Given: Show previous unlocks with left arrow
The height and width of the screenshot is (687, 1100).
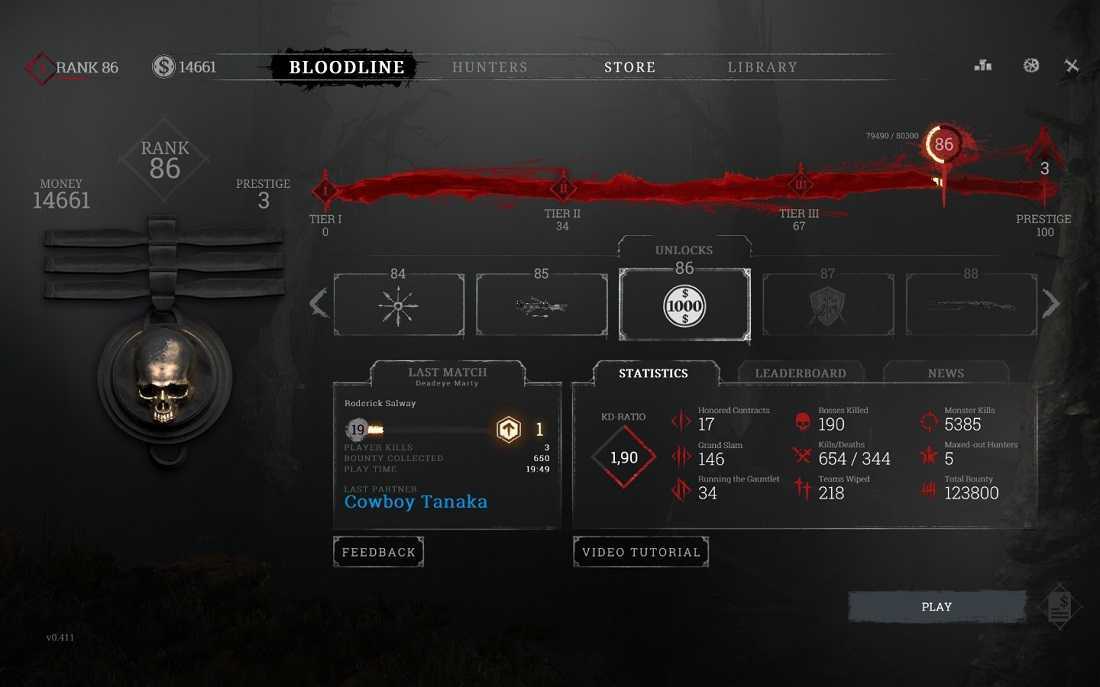Looking at the screenshot, I should click(319, 303).
